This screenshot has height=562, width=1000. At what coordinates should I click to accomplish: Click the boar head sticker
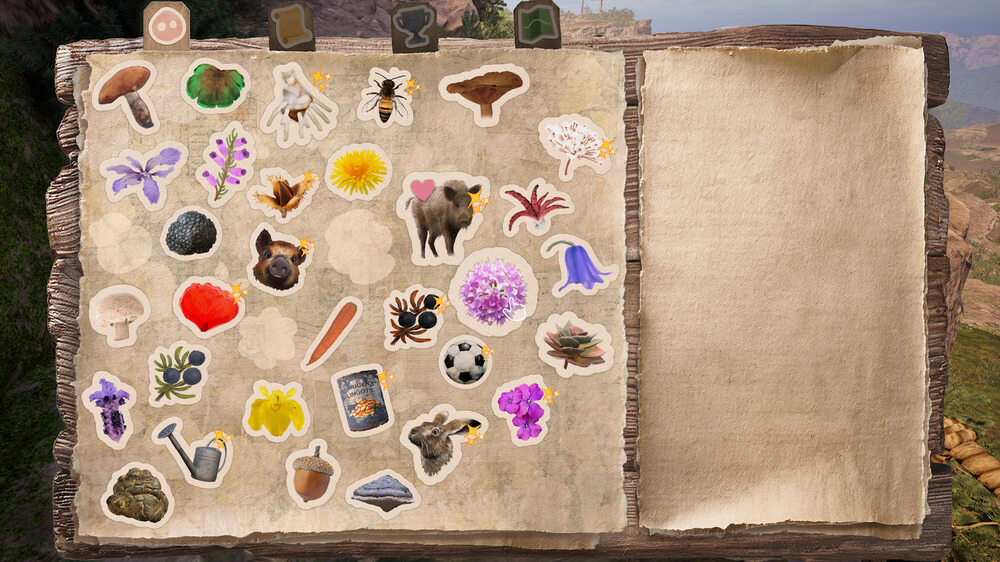278,260
